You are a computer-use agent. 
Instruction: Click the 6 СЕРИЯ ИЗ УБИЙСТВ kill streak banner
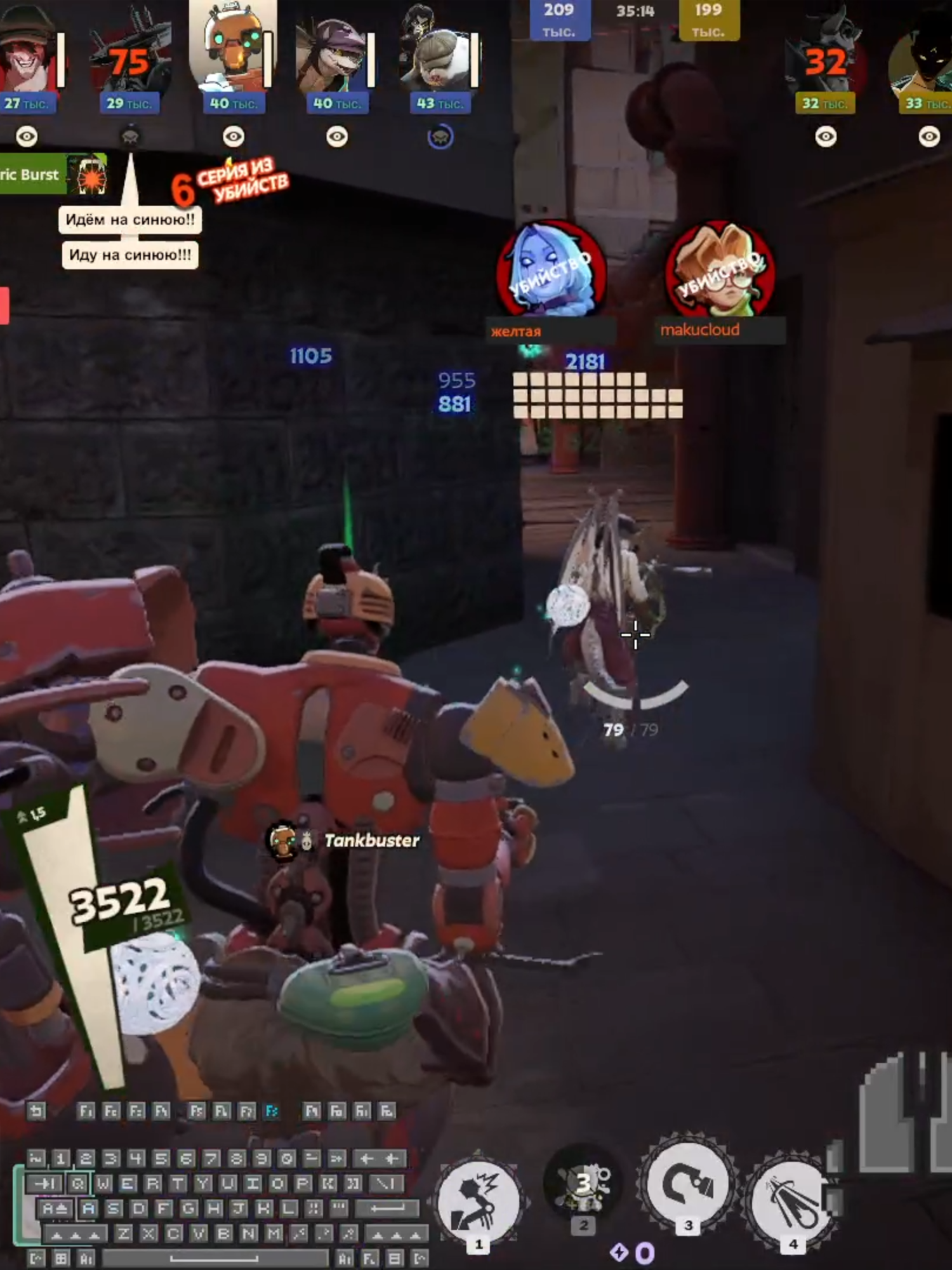(x=230, y=183)
